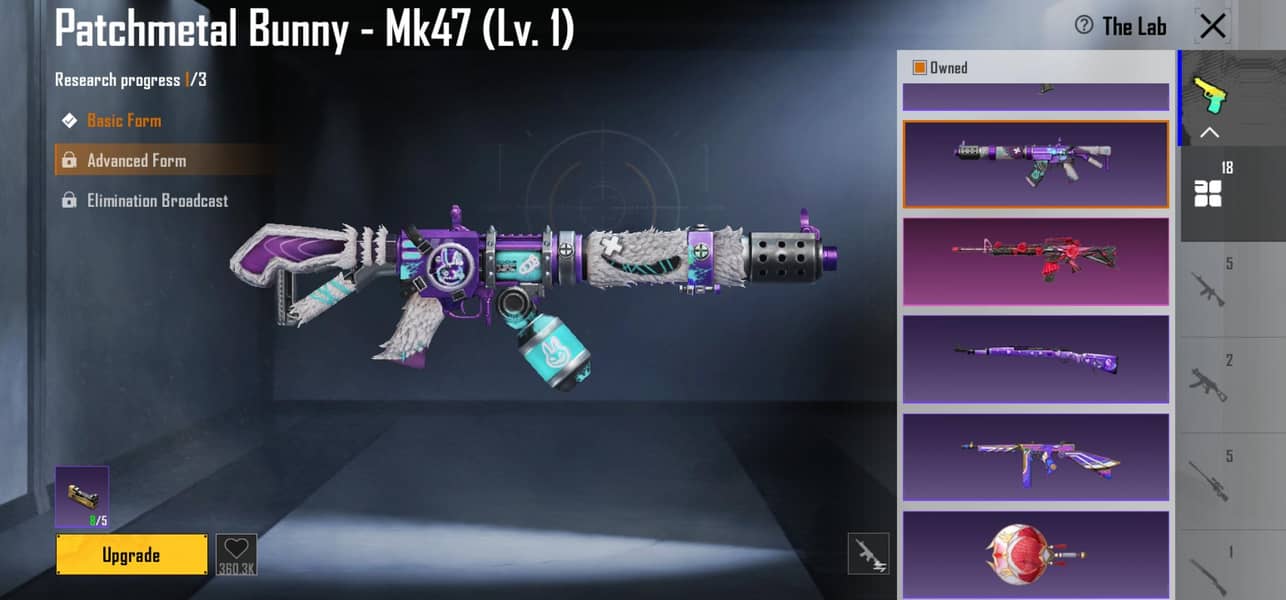Select the Basic Form option
The image size is (1286, 600).
click(123, 120)
